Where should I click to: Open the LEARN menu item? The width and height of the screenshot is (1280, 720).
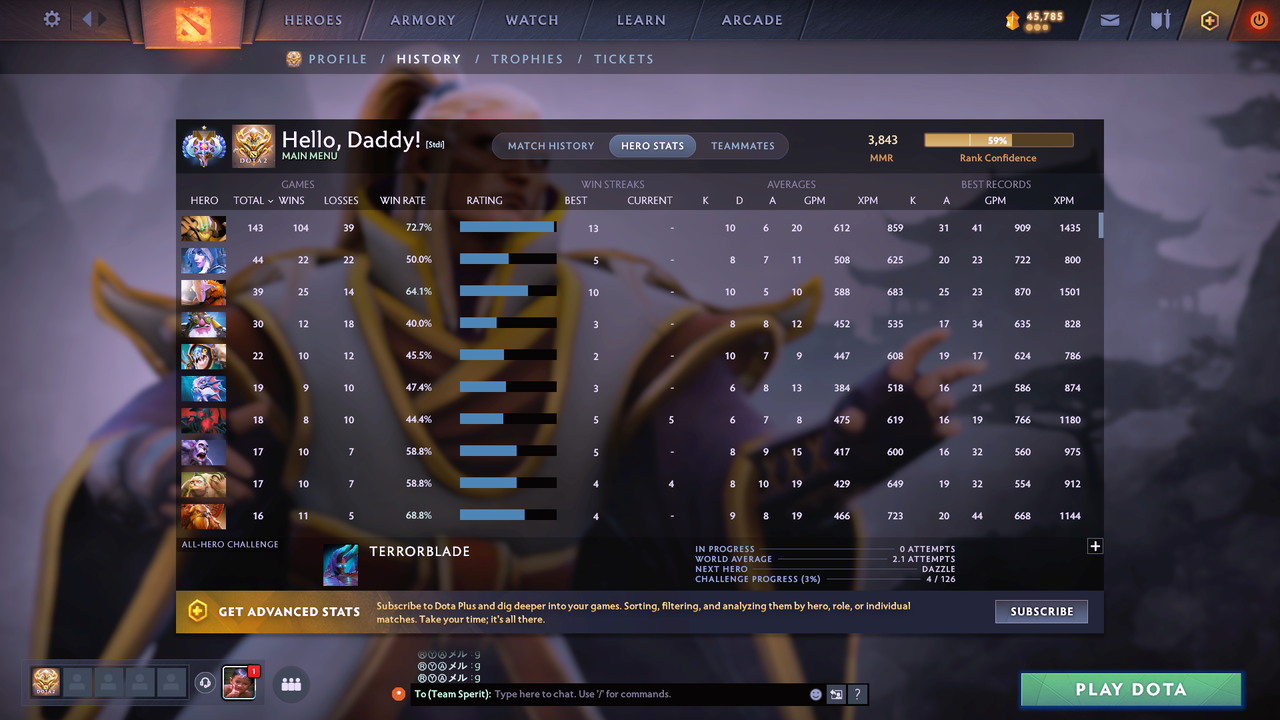click(641, 19)
